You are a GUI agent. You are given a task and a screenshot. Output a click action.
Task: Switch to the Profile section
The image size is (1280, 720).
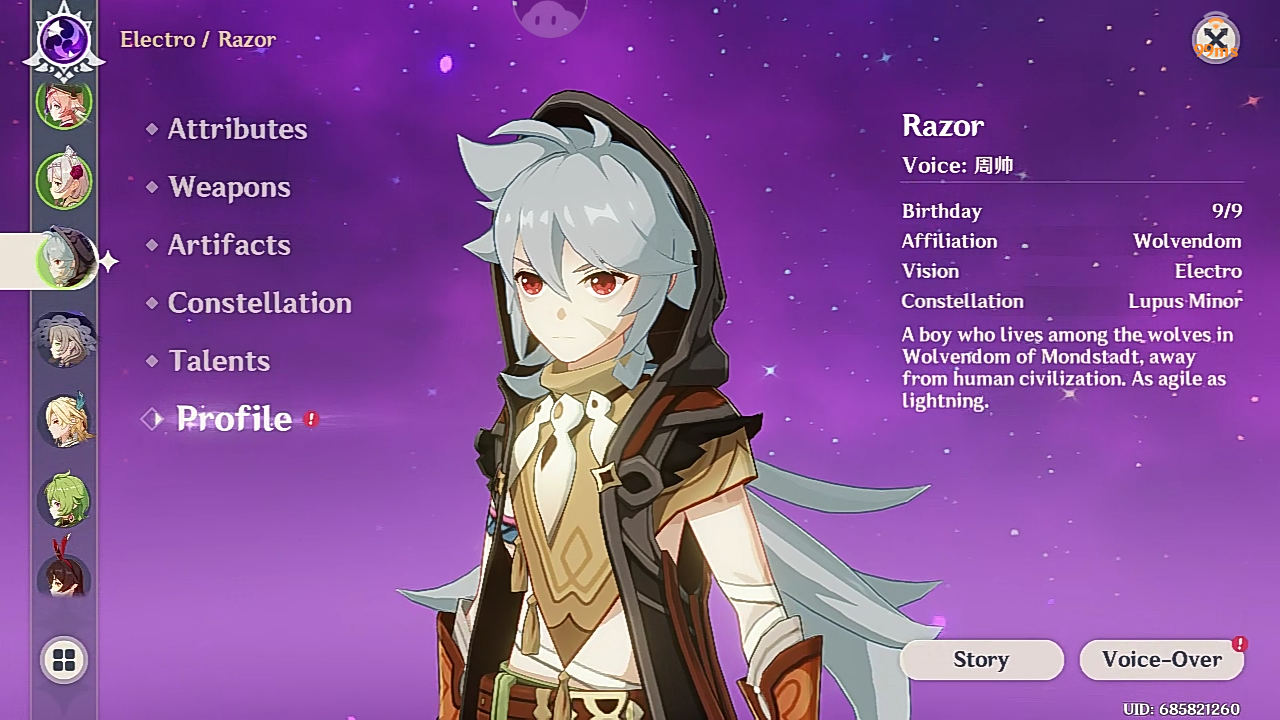tap(233, 419)
